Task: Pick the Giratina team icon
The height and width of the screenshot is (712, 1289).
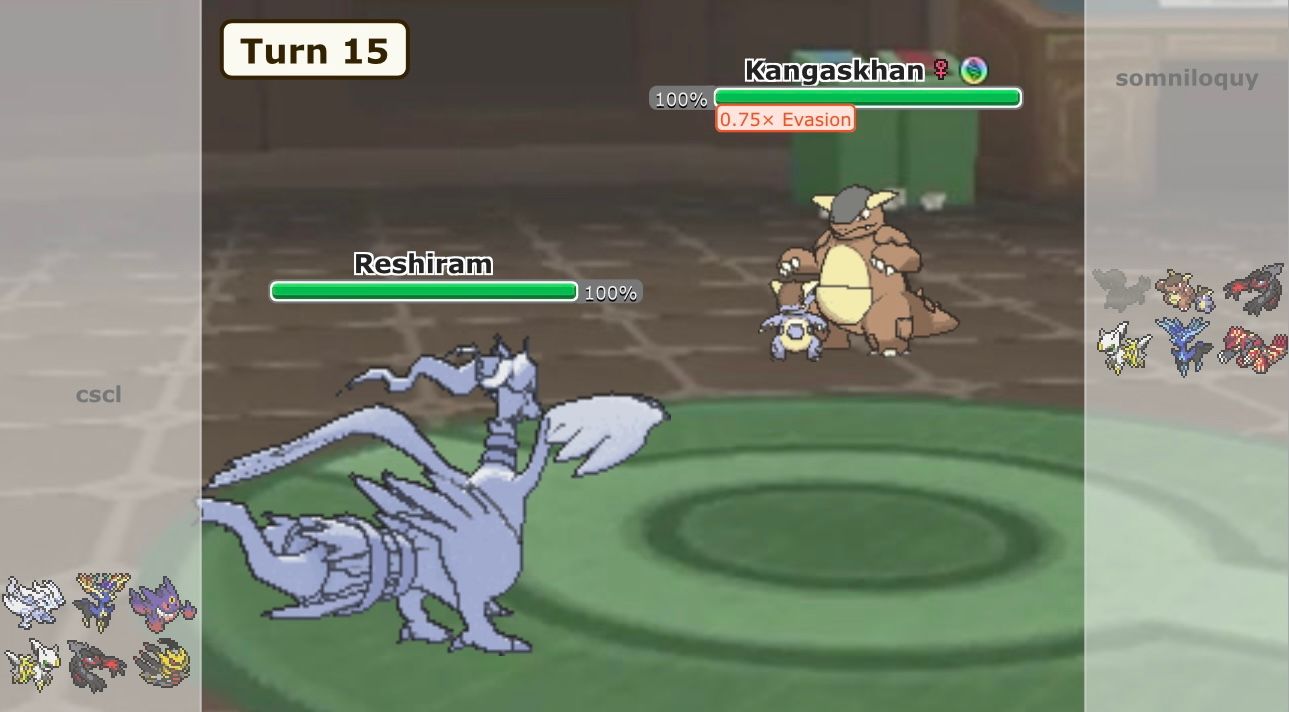Action: click(162, 663)
